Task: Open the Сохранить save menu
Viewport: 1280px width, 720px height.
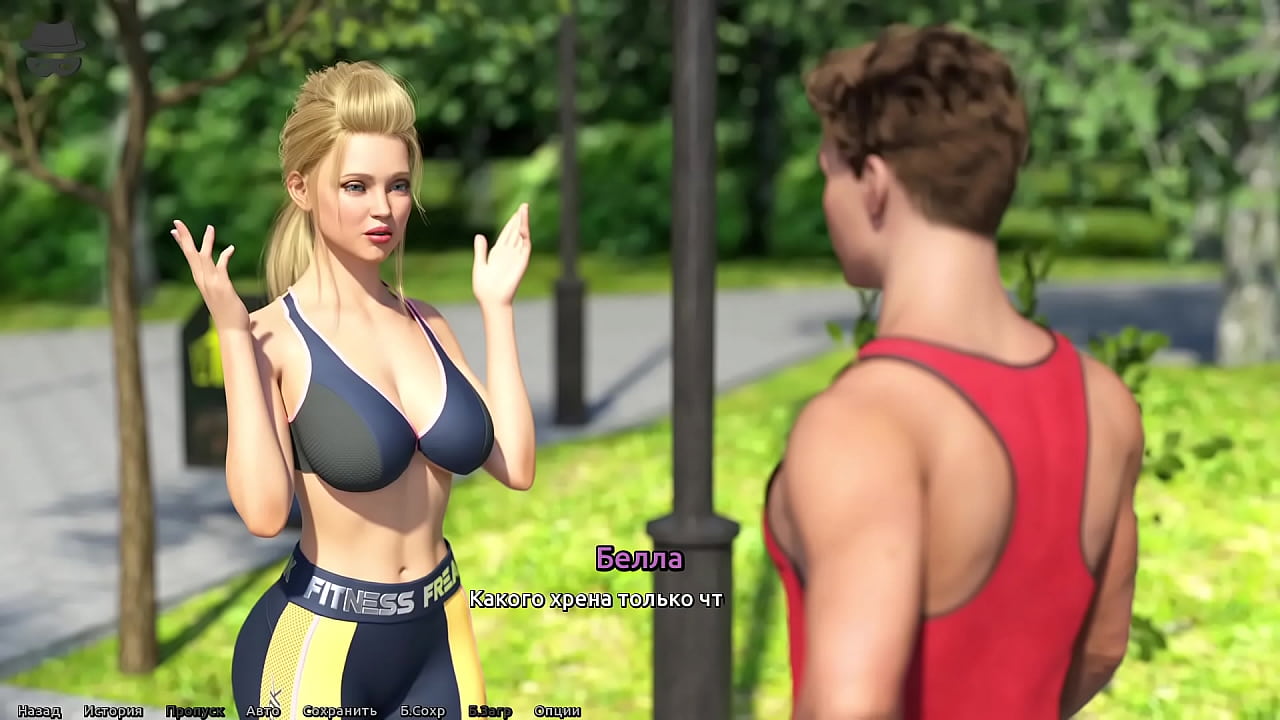Action: click(x=340, y=711)
